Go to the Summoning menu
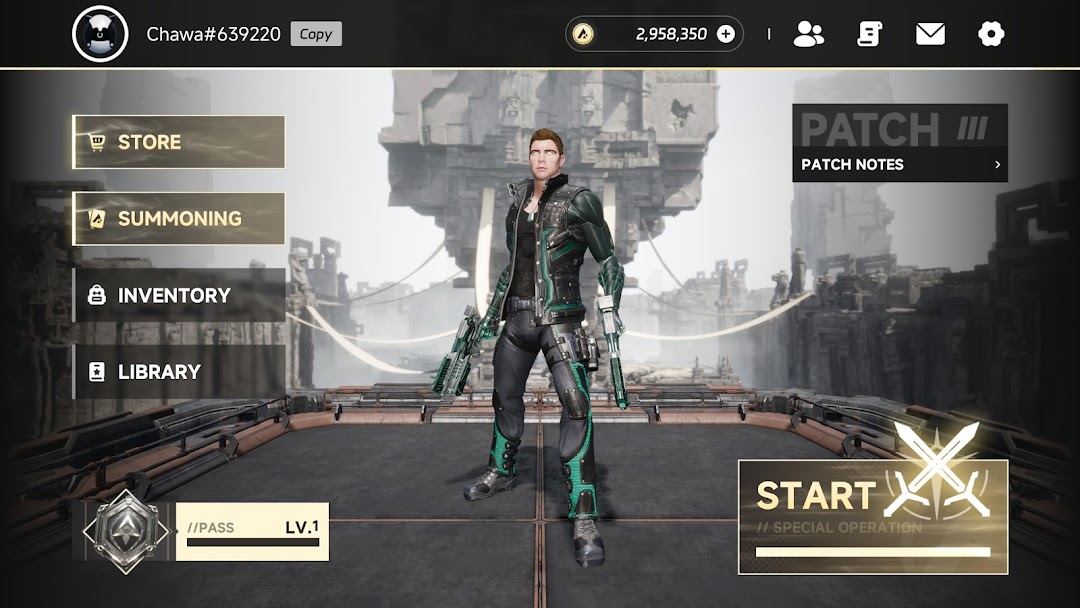The width and height of the screenshot is (1080, 608). (x=179, y=219)
